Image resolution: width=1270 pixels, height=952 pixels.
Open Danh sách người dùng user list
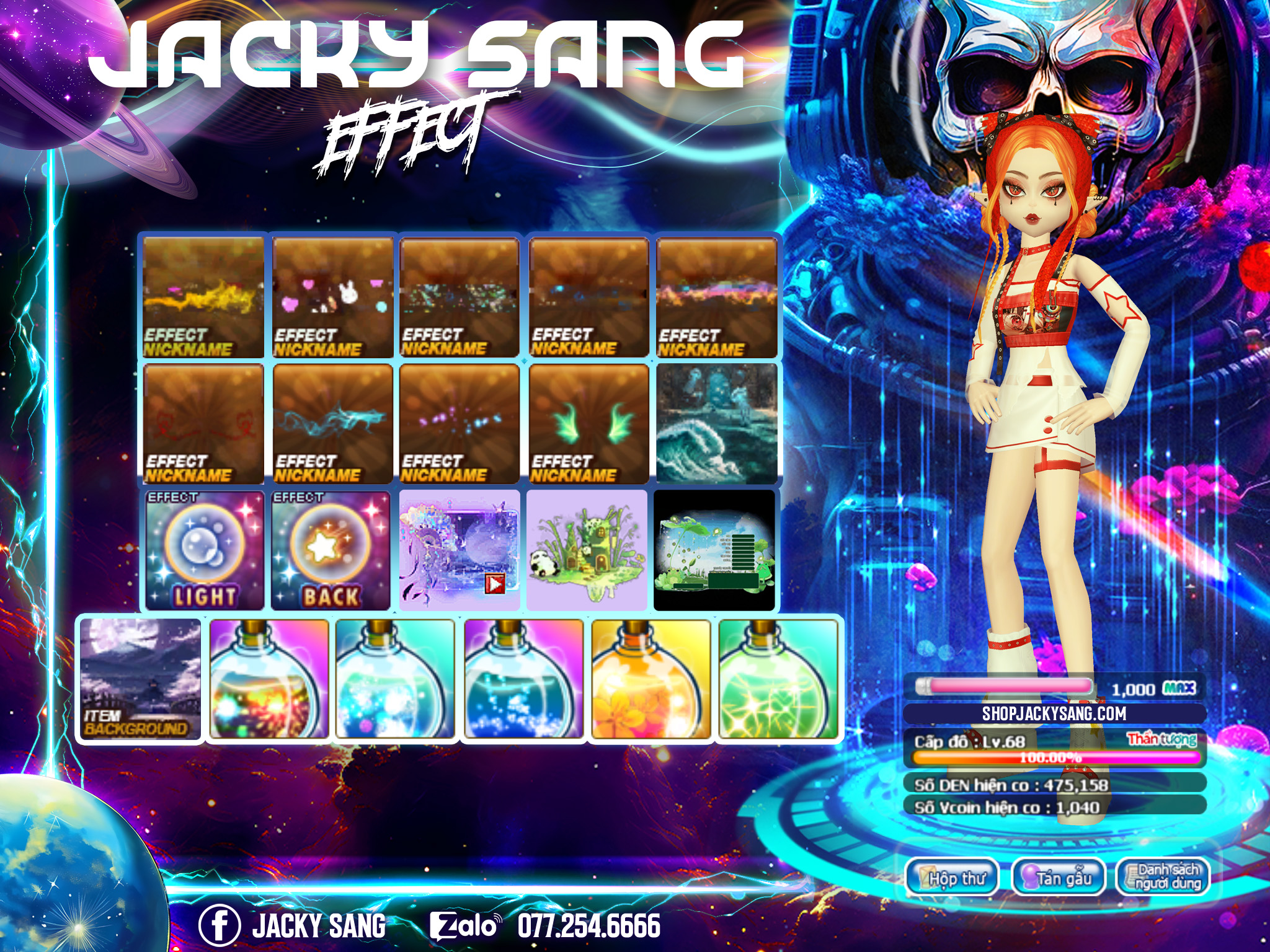point(1163,877)
